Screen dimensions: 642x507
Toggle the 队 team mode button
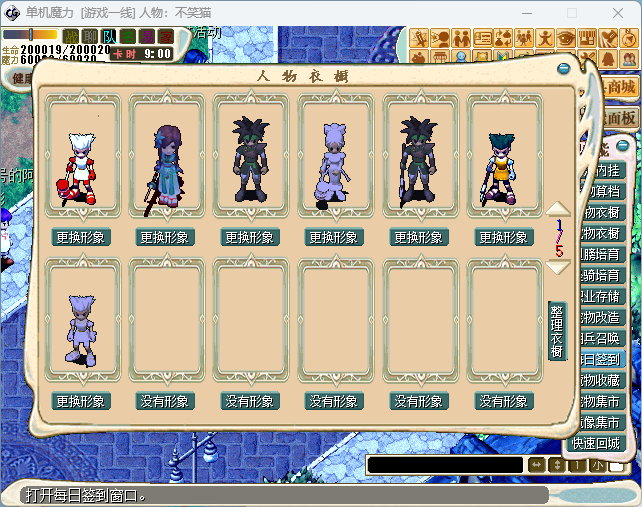tap(109, 36)
